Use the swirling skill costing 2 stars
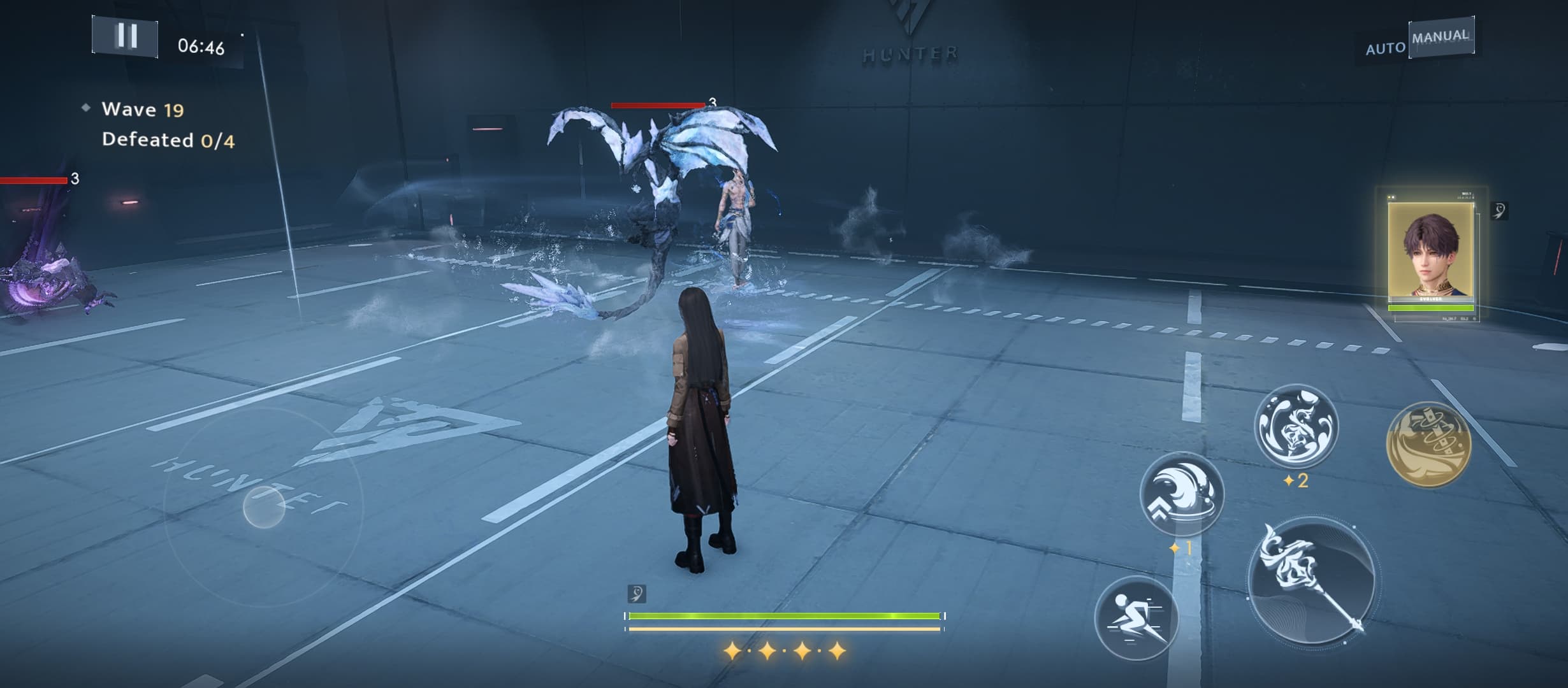The width and height of the screenshot is (1568, 688). point(1295,425)
